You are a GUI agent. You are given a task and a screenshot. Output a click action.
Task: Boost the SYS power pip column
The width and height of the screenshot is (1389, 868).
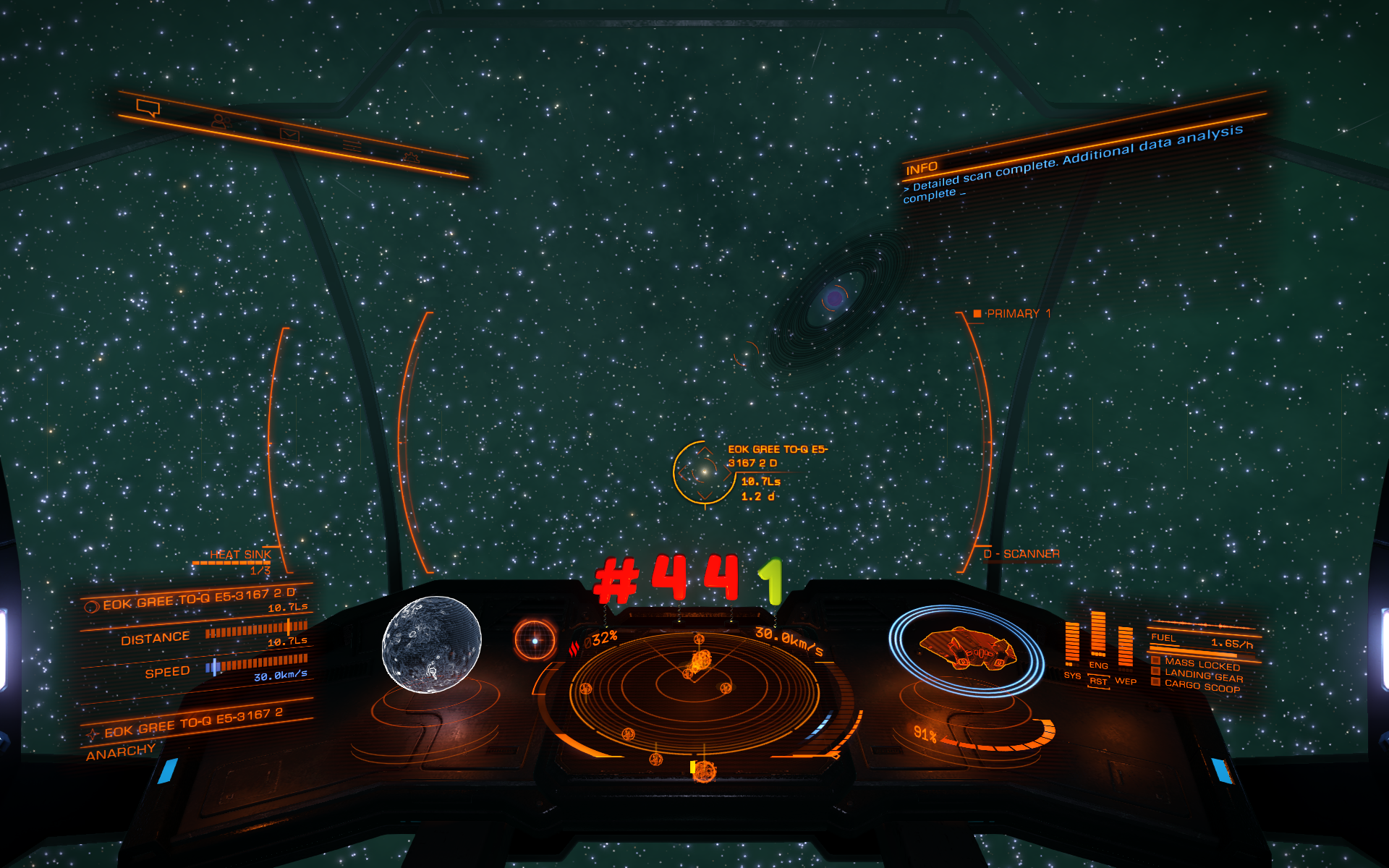1072,644
